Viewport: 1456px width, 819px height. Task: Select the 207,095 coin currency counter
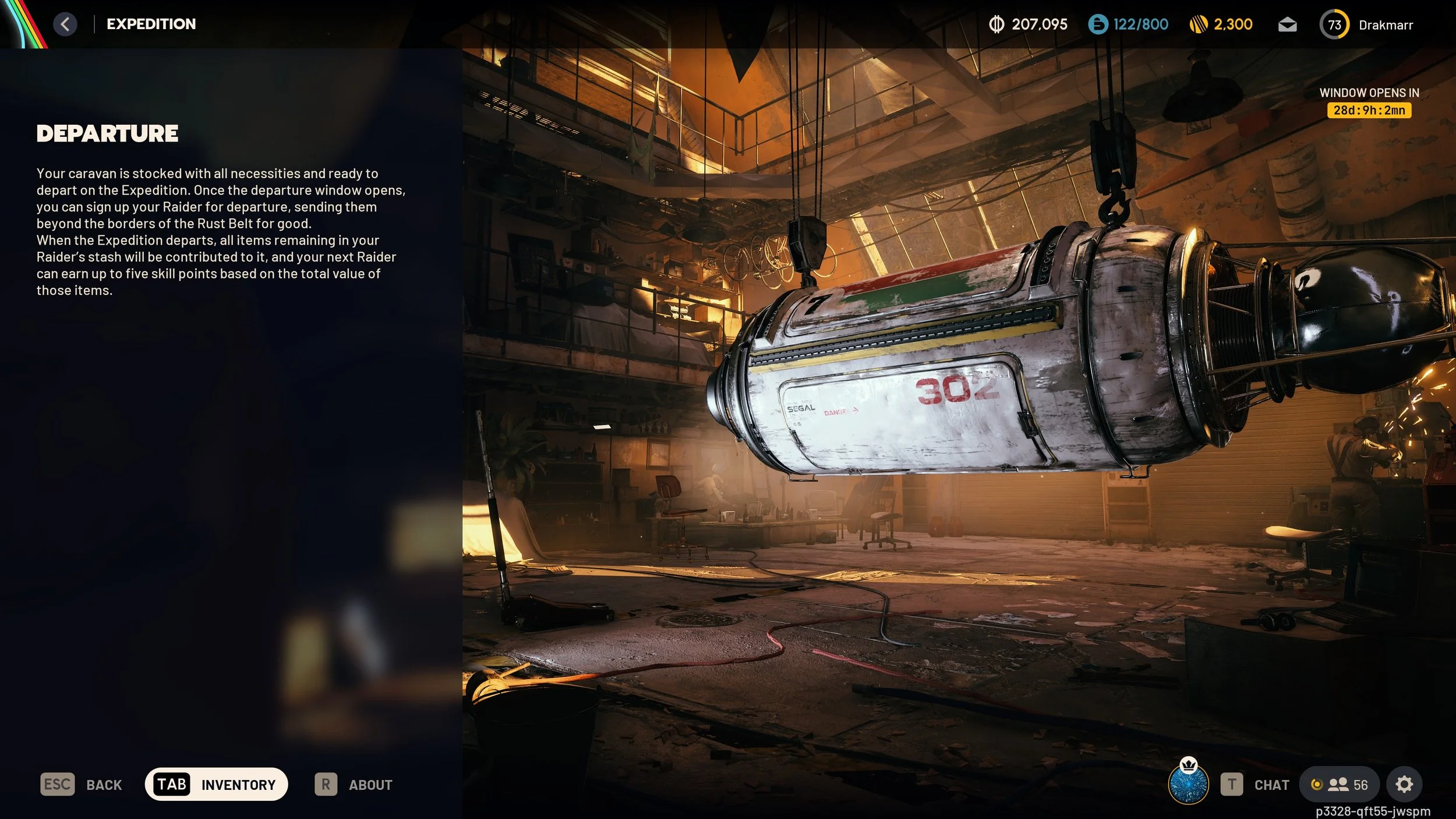[1028, 24]
